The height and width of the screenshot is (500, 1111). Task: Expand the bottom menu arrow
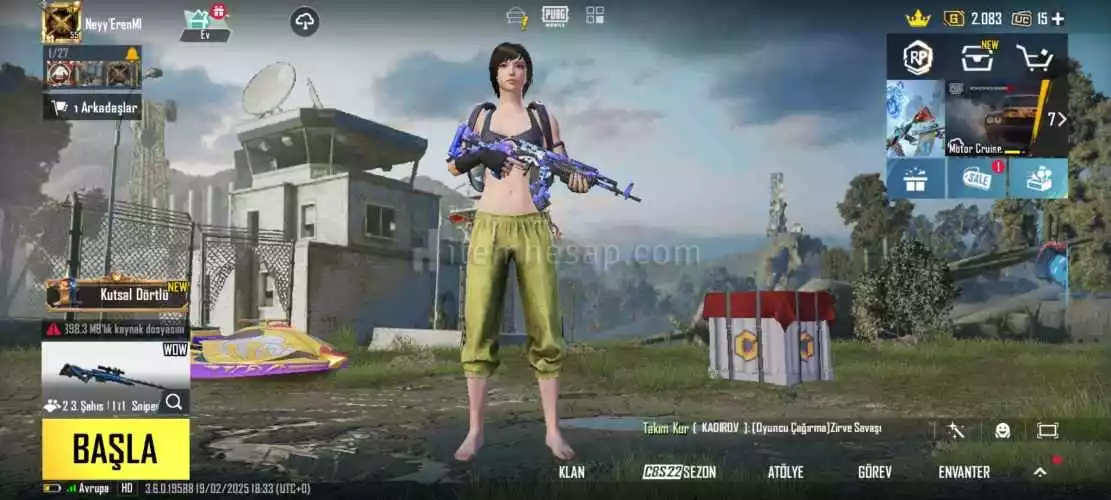pyautogui.click(x=1040, y=472)
